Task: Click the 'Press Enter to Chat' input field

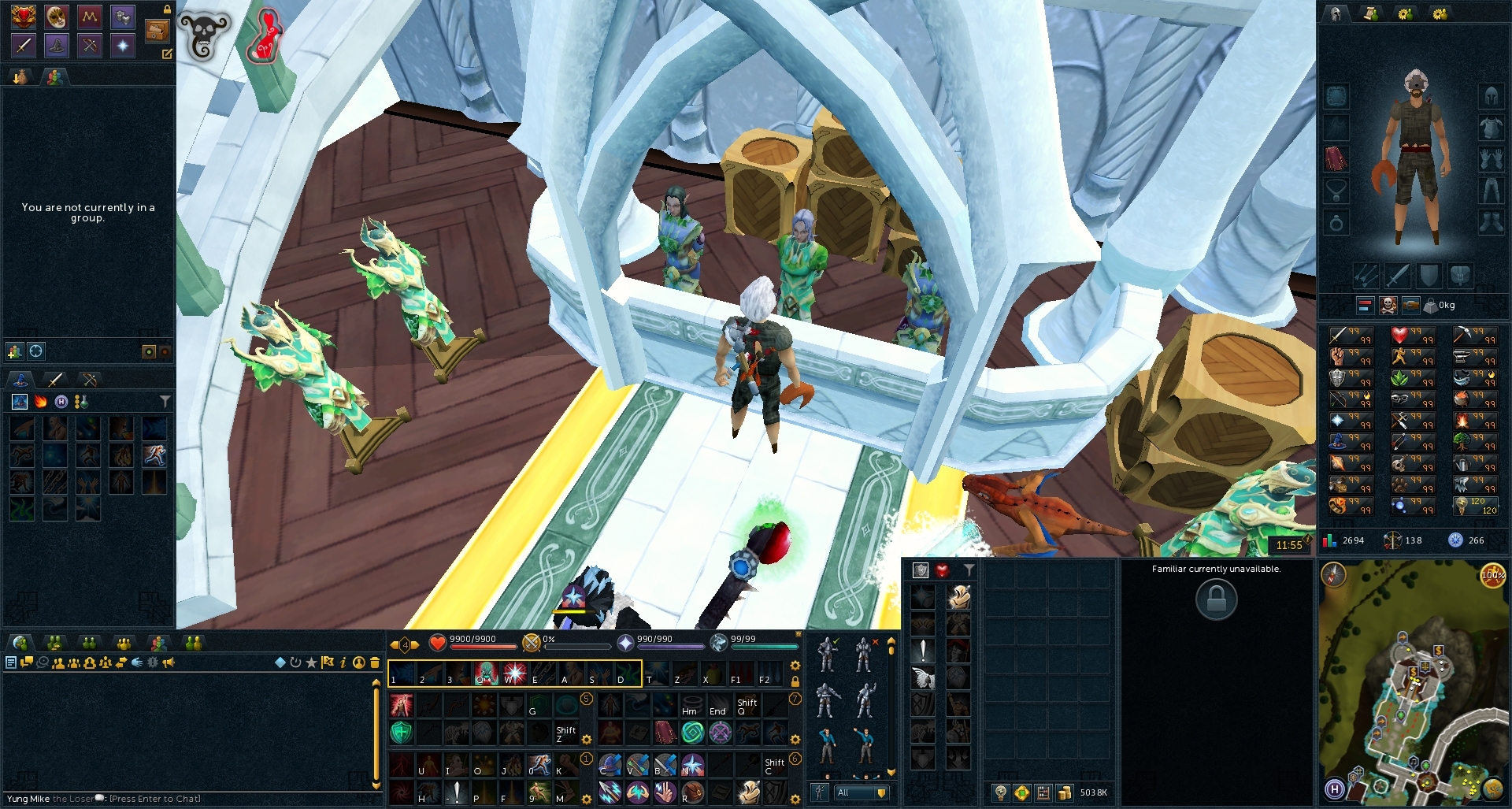Action: point(157,798)
